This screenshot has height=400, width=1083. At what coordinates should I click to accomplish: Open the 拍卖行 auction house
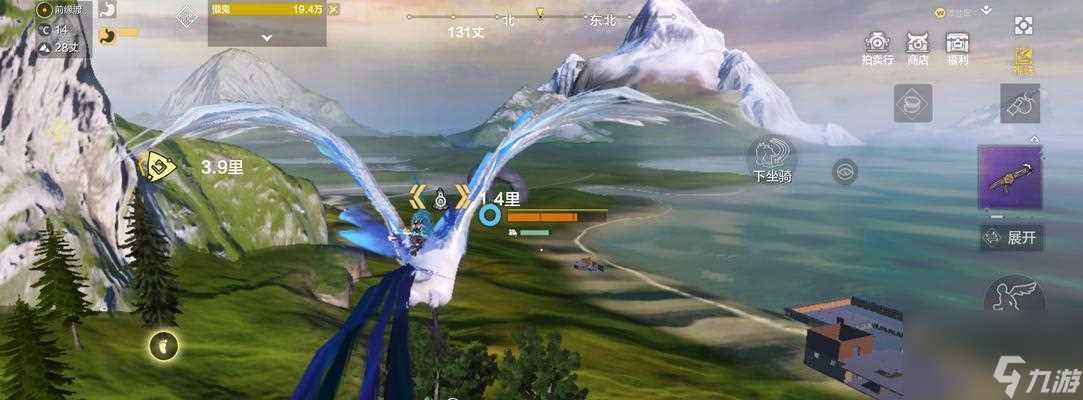point(877,46)
